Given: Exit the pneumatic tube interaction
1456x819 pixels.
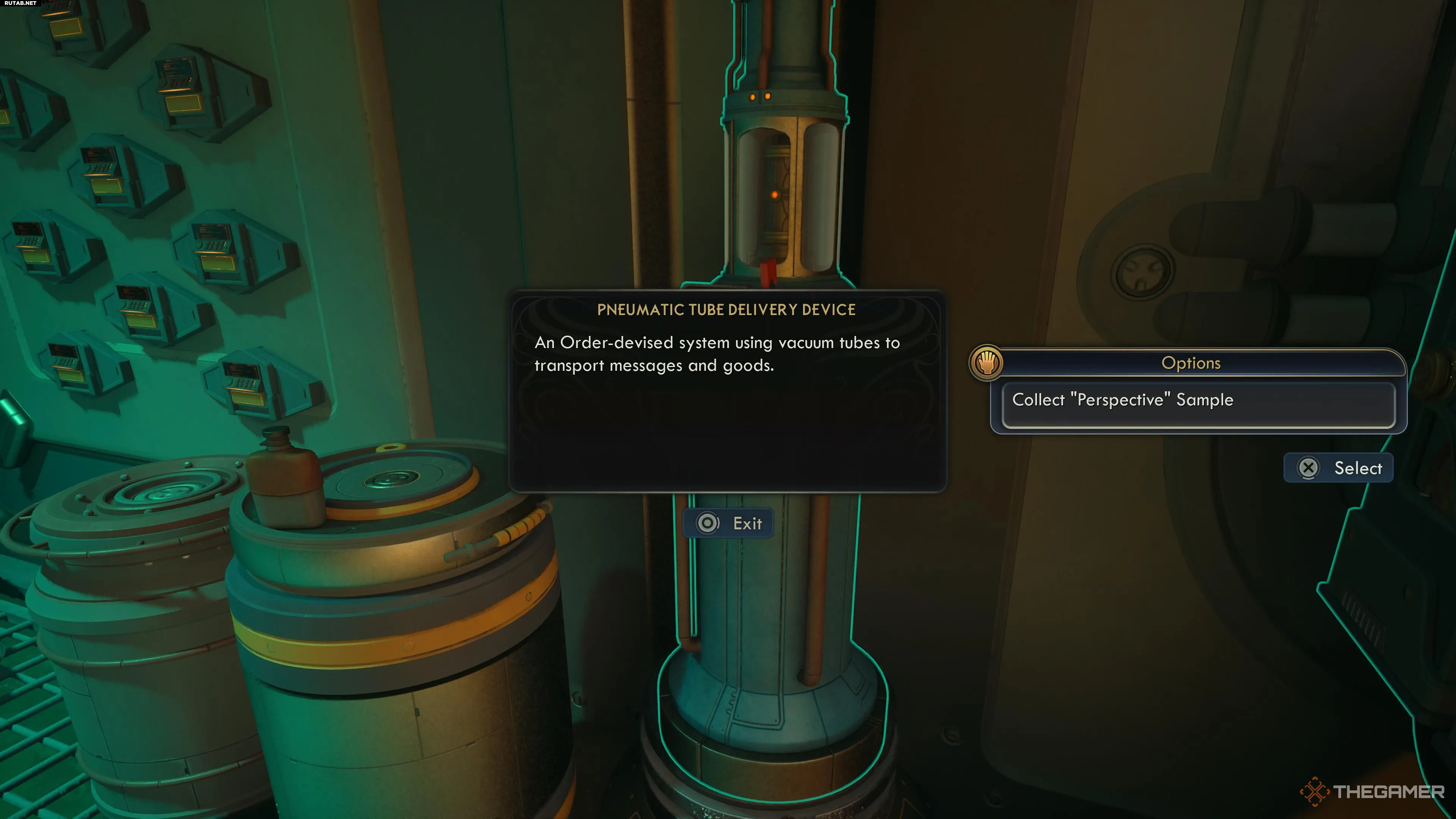Looking at the screenshot, I should (x=729, y=523).
